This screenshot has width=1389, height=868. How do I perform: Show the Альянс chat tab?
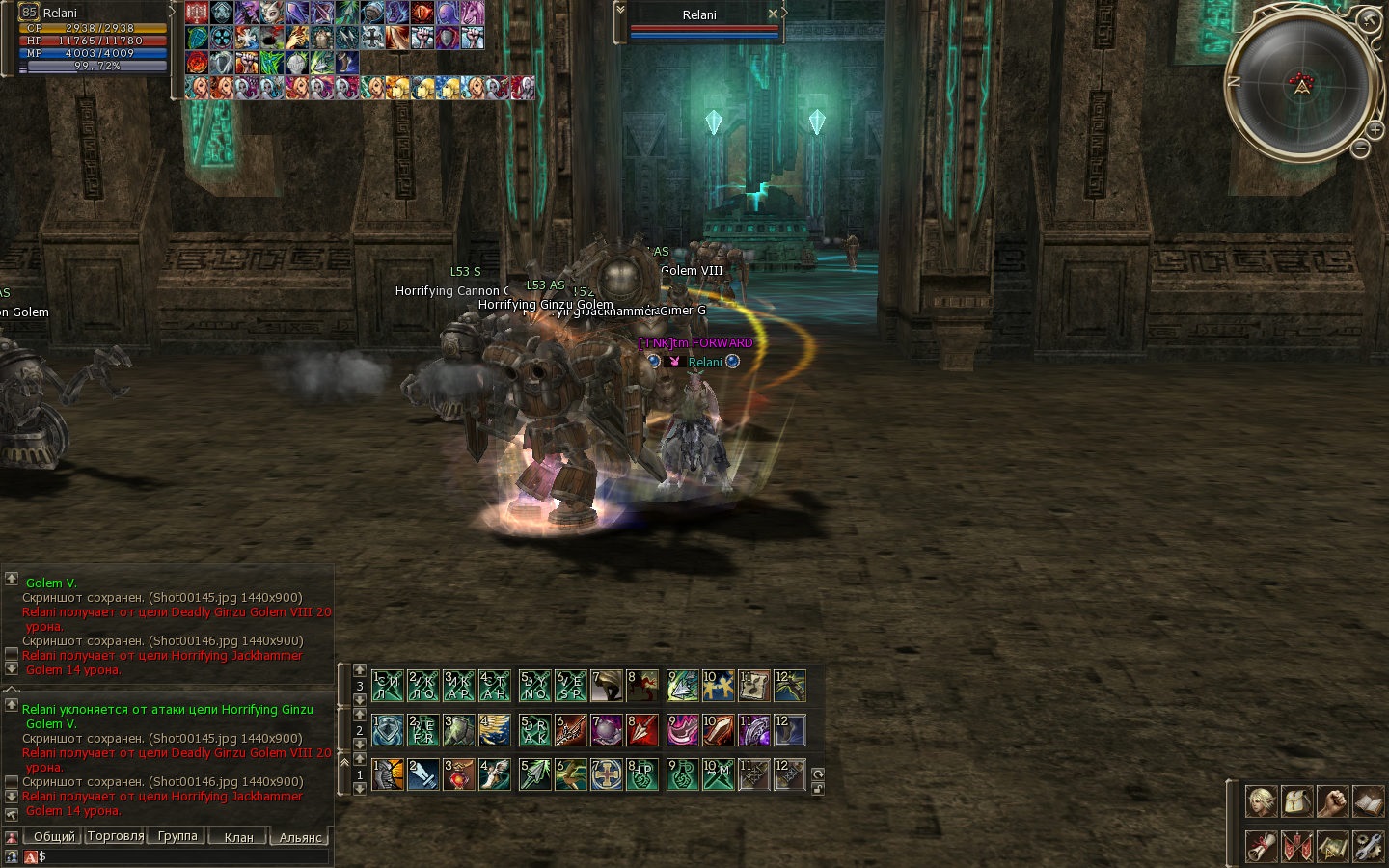(300, 837)
